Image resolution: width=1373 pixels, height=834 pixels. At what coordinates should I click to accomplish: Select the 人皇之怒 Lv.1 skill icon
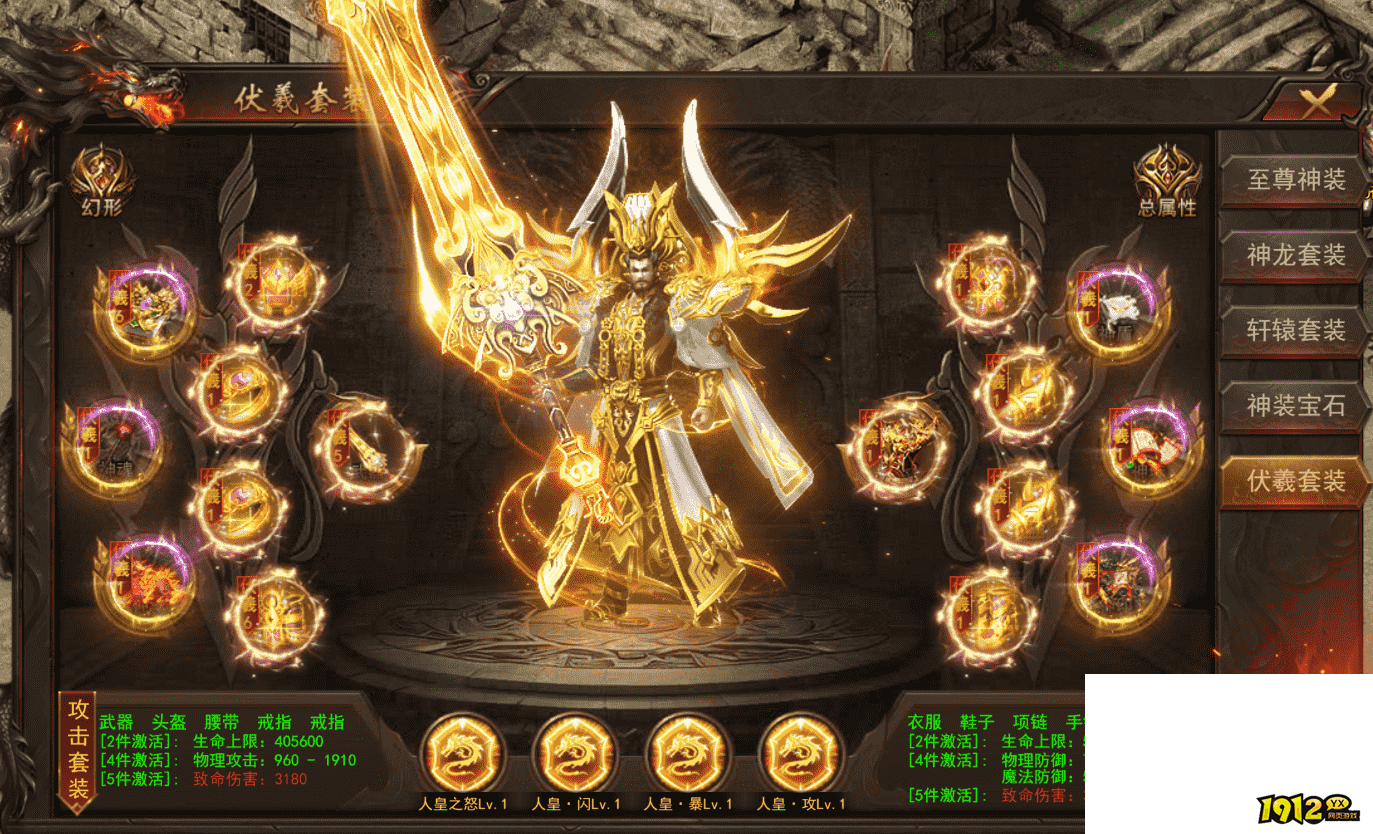(x=461, y=753)
